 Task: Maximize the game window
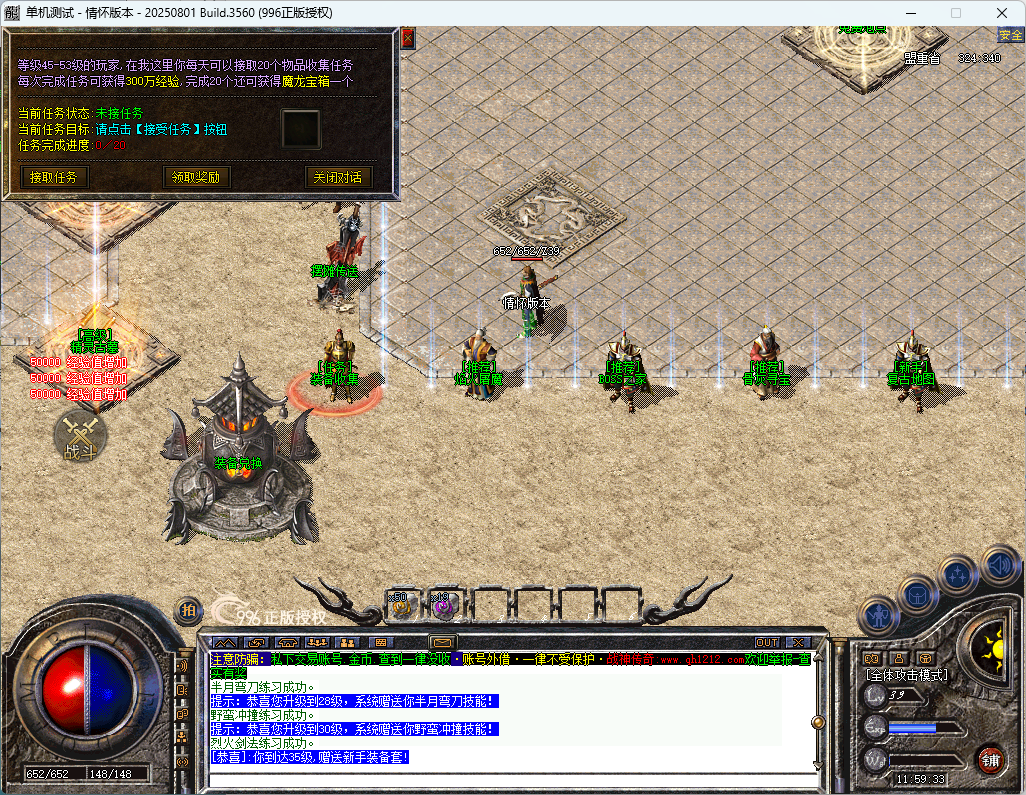pos(955,13)
